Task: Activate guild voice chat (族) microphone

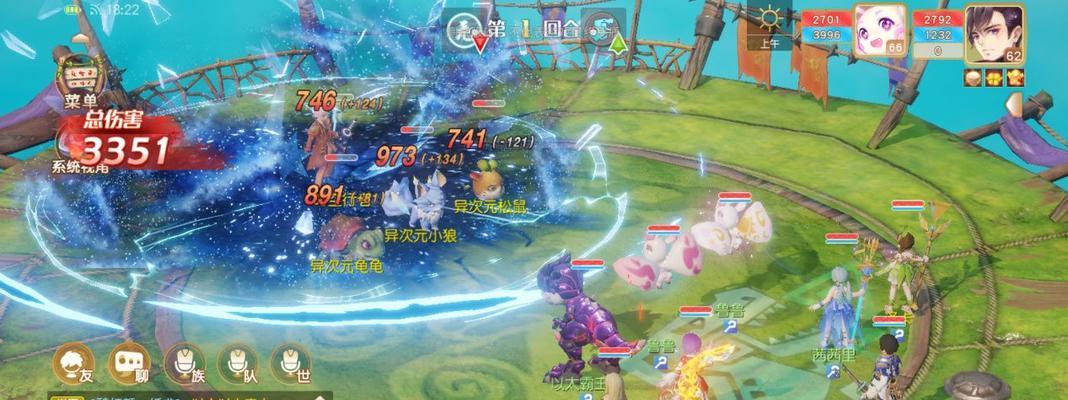Action: [183, 363]
